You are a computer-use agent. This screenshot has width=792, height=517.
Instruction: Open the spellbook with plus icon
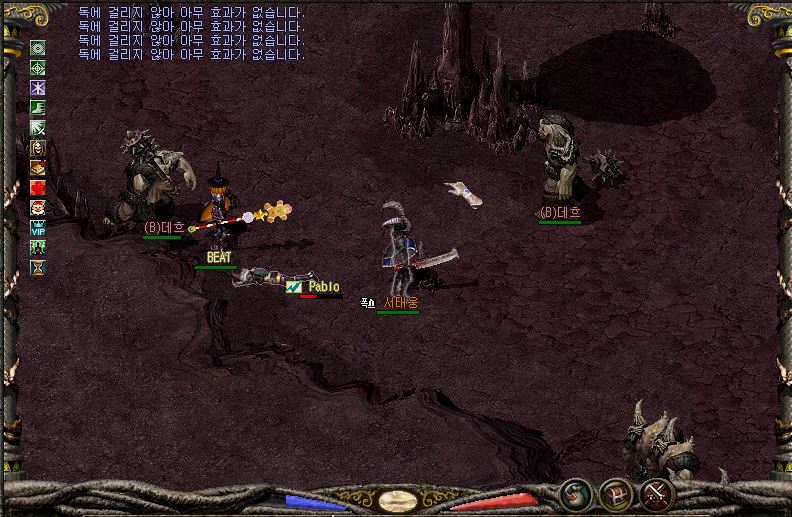tap(38, 168)
